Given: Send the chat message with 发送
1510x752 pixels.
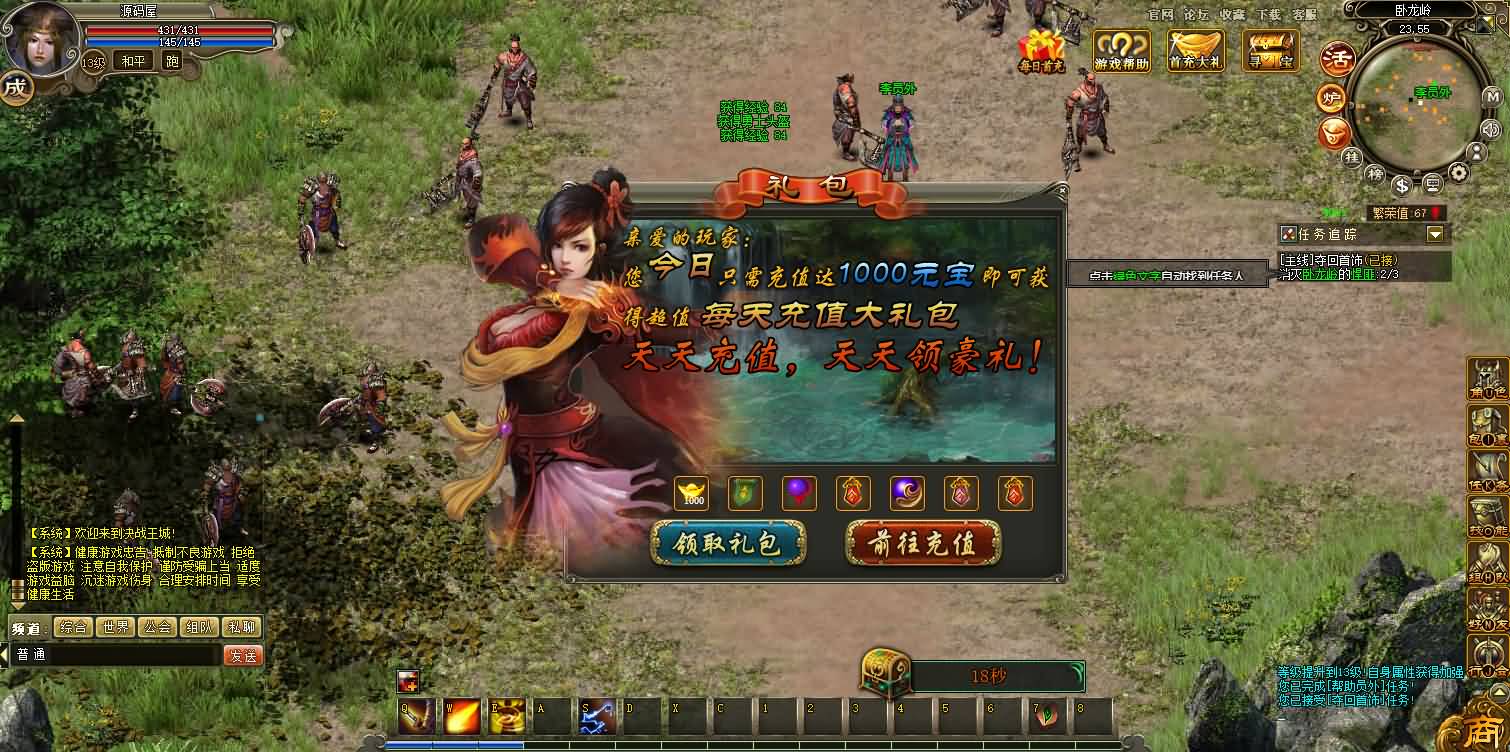Looking at the screenshot, I should point(242,656).
